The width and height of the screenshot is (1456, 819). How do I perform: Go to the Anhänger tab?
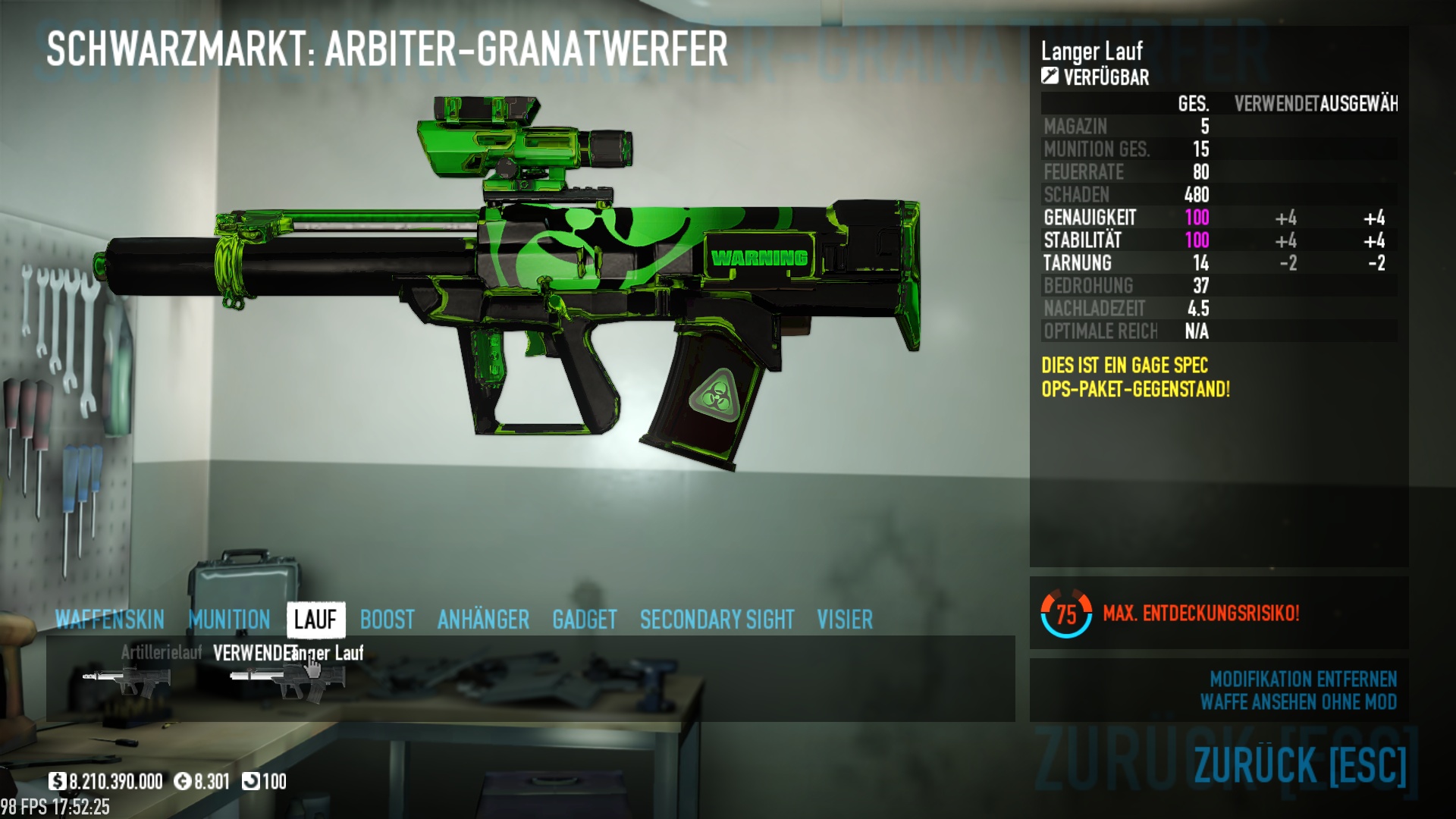point(483,620)
